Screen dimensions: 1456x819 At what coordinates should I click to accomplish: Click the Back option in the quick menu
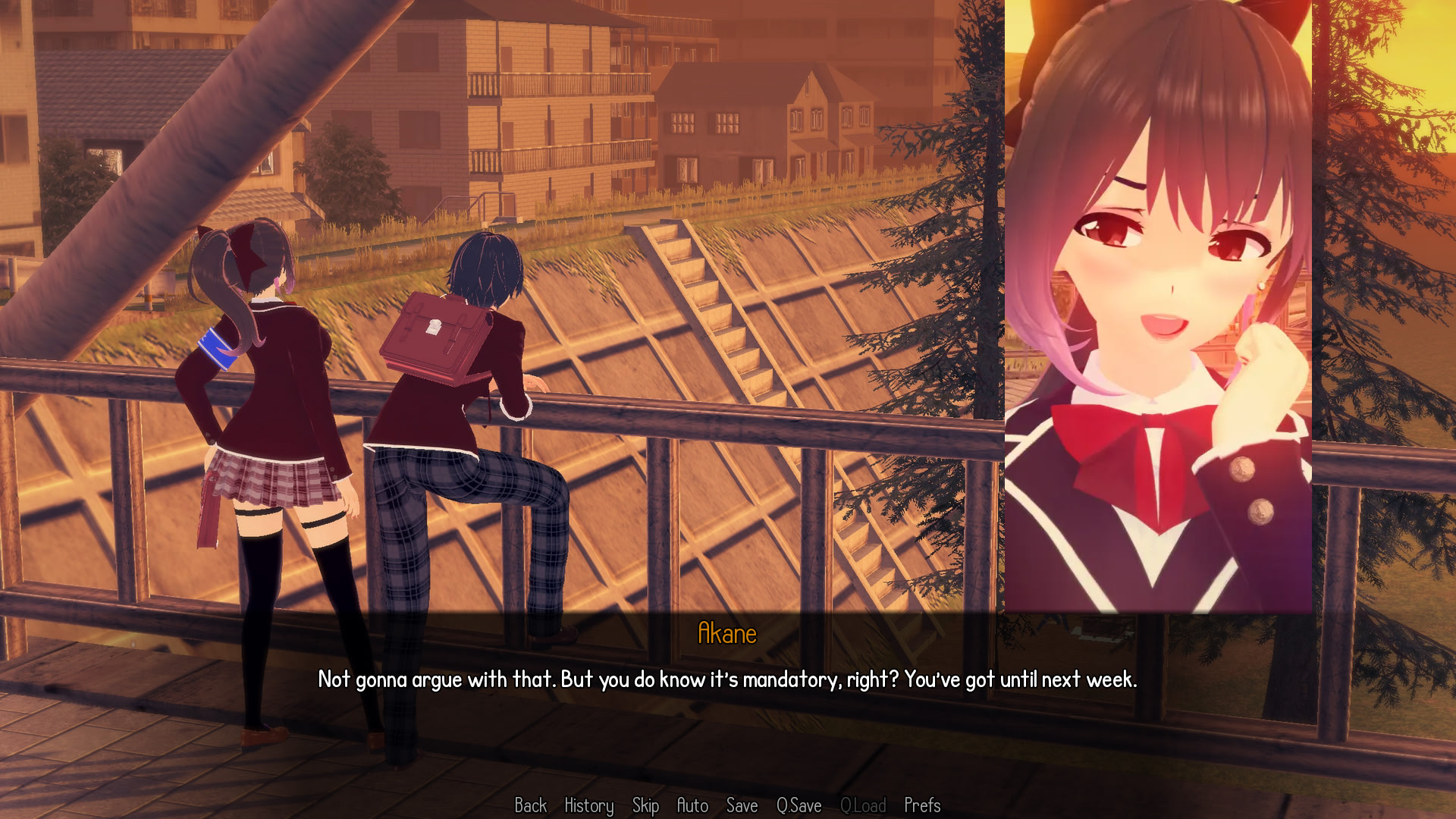pos(531,806)
